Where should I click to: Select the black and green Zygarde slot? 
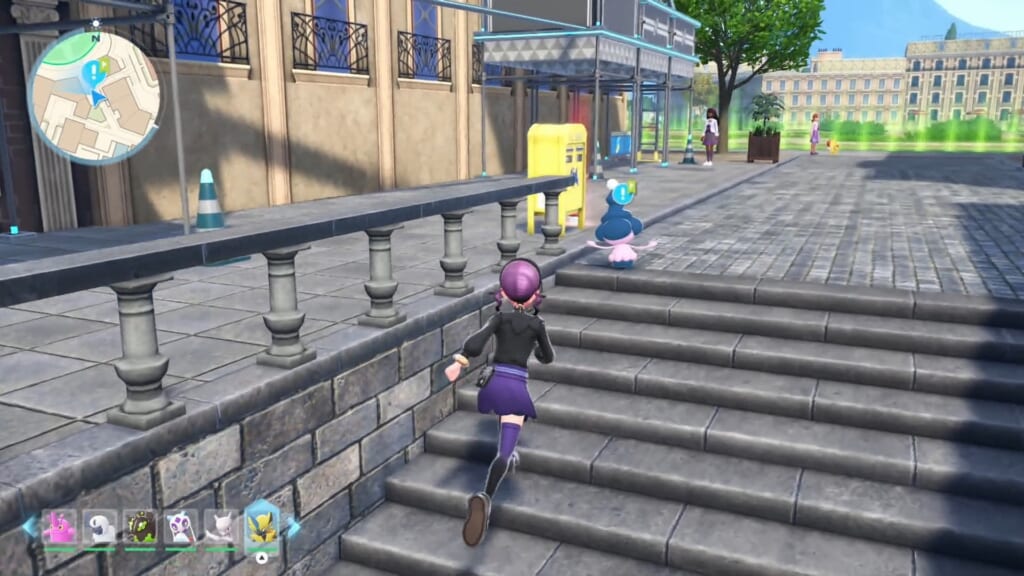click(x=140, y=527)
